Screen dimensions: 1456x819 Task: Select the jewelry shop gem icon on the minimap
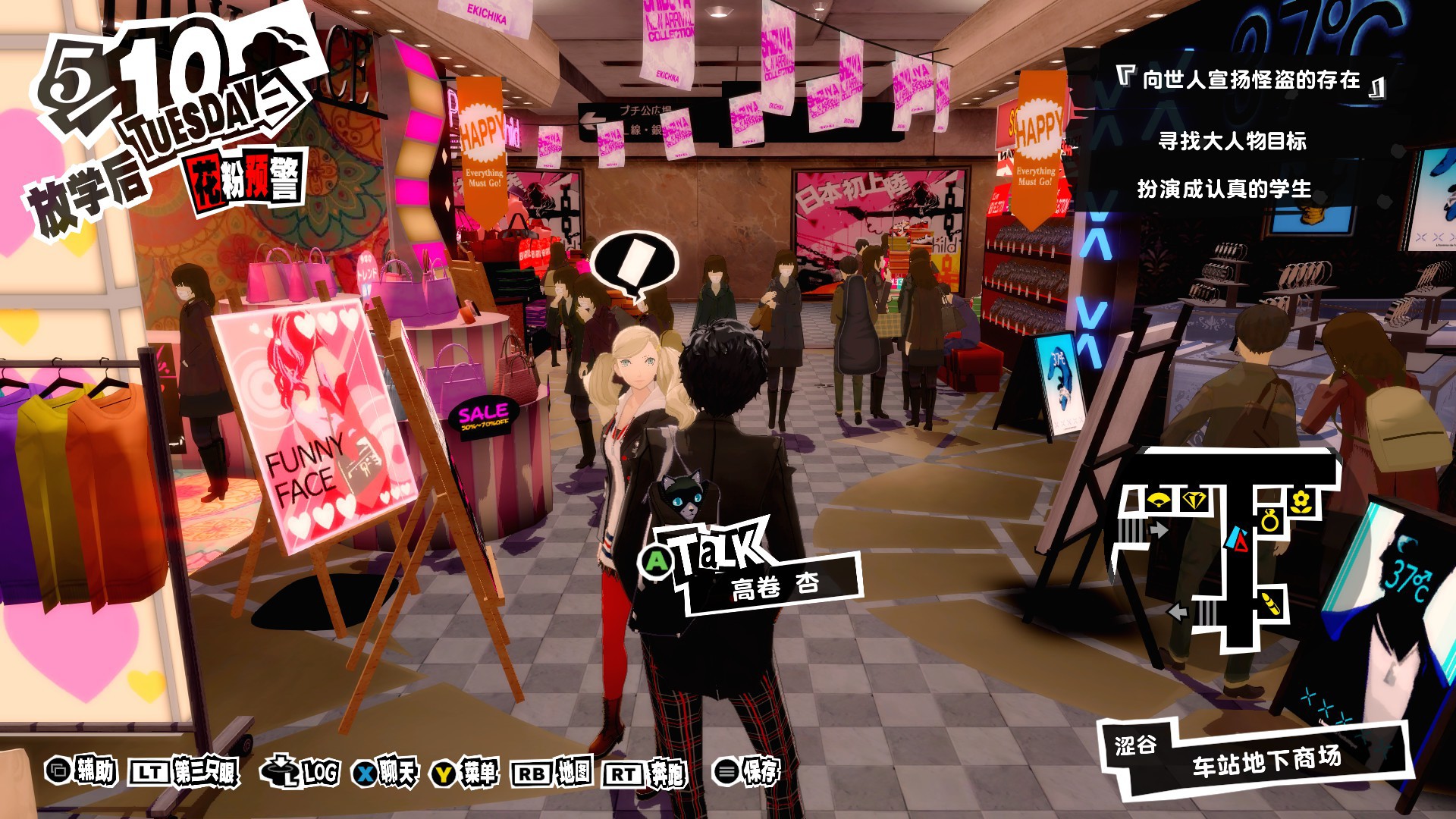click(x=1194, y=500)
